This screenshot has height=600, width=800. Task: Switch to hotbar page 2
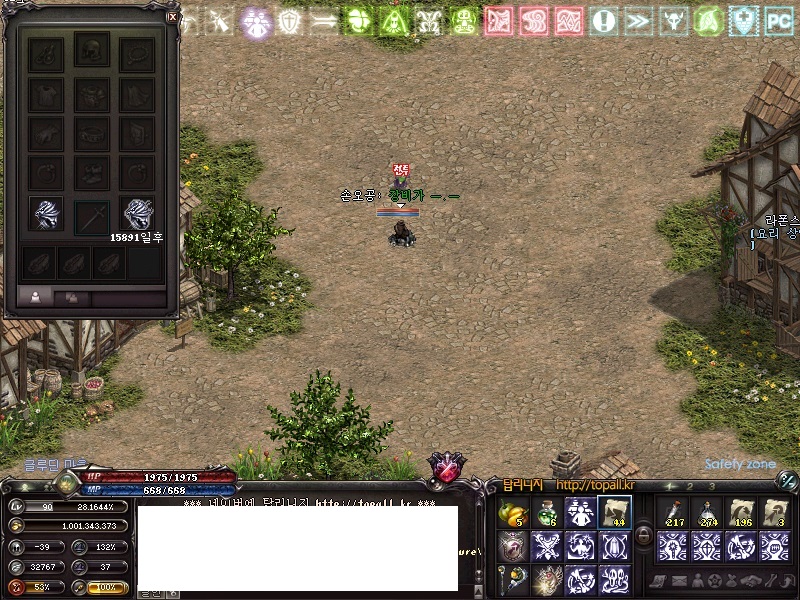[x=691, y=487]
